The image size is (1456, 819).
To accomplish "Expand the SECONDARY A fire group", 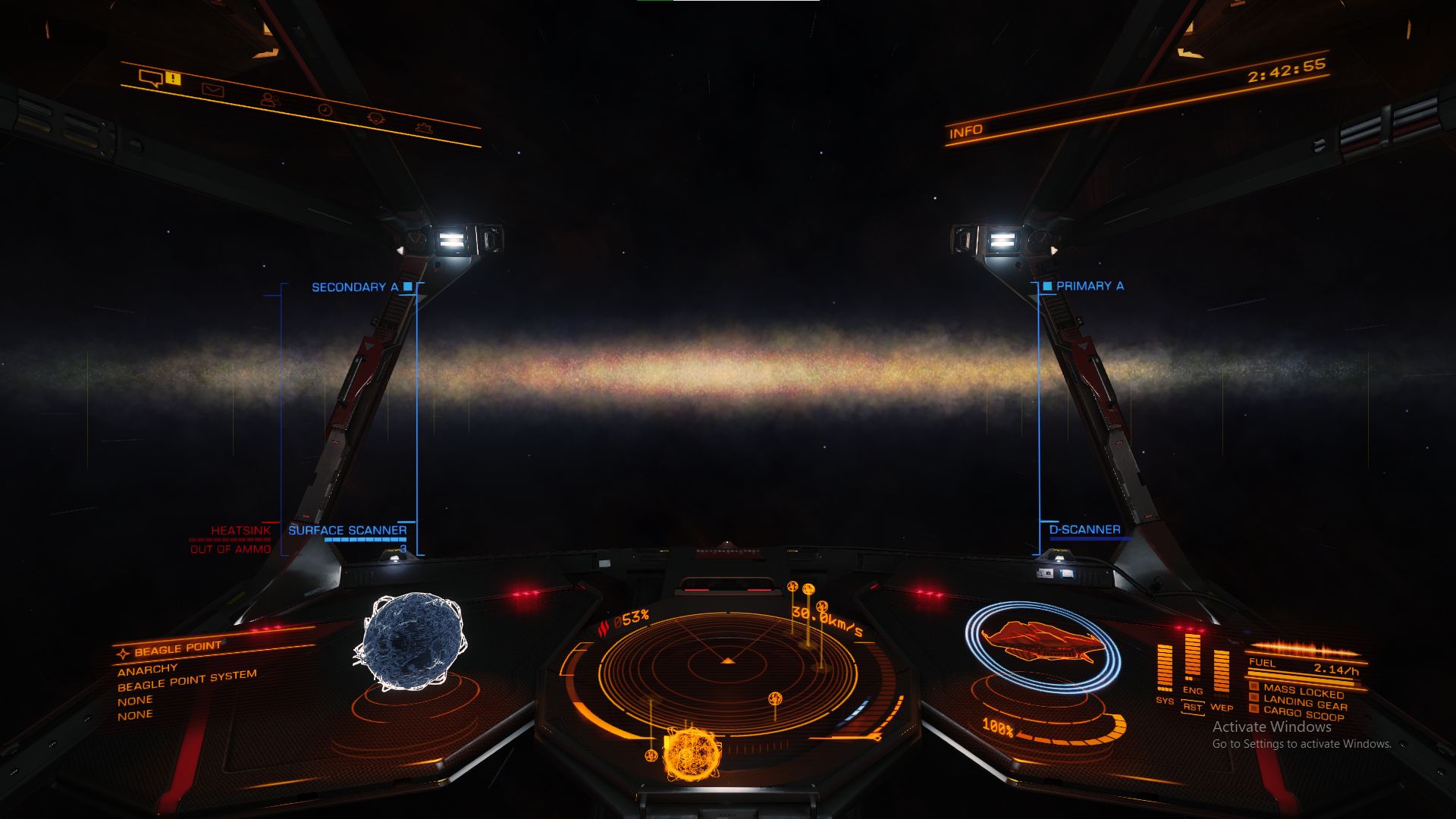I will [x=353, y=286].
